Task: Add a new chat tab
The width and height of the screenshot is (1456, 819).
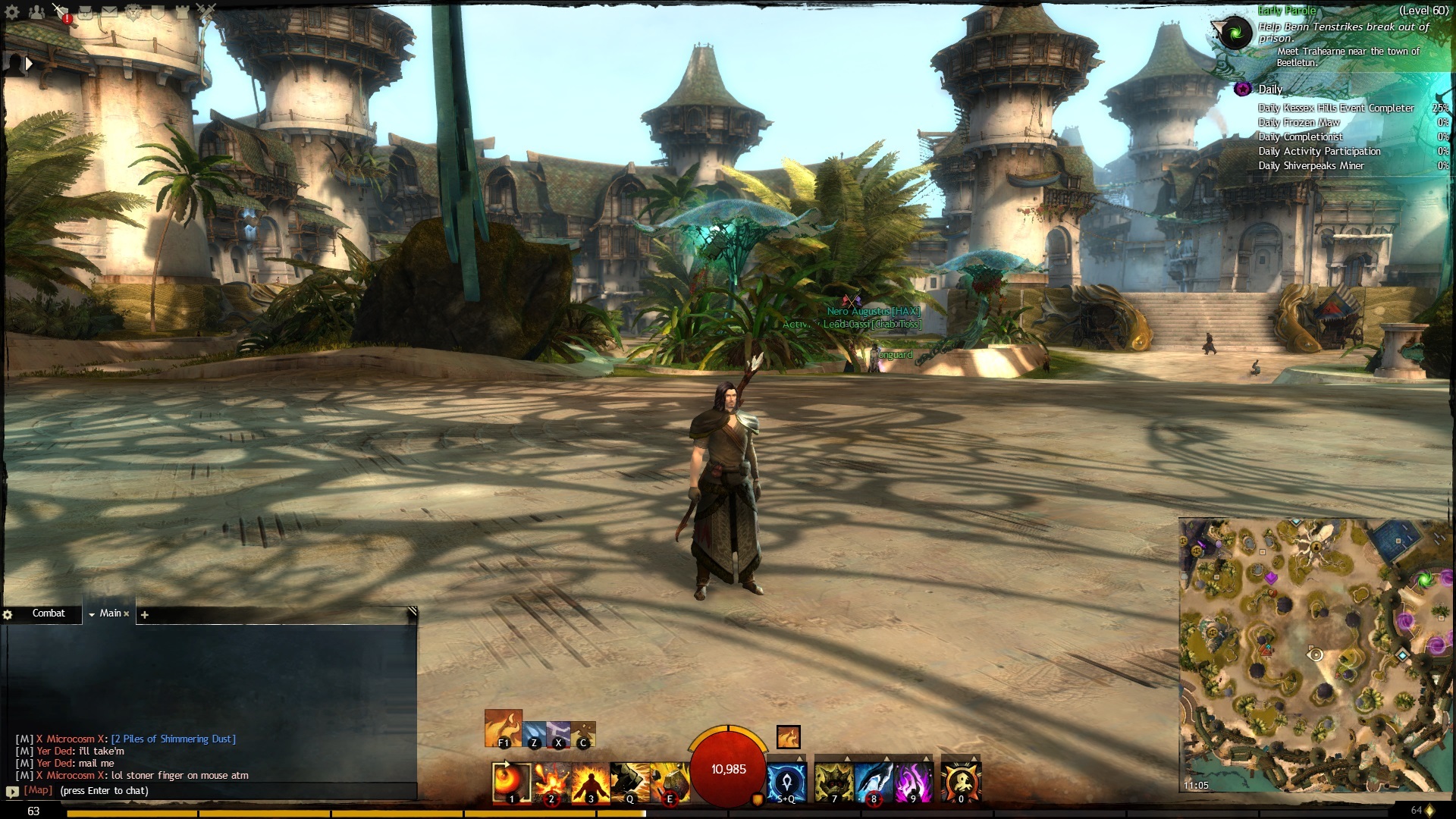Action: point(145,614)
